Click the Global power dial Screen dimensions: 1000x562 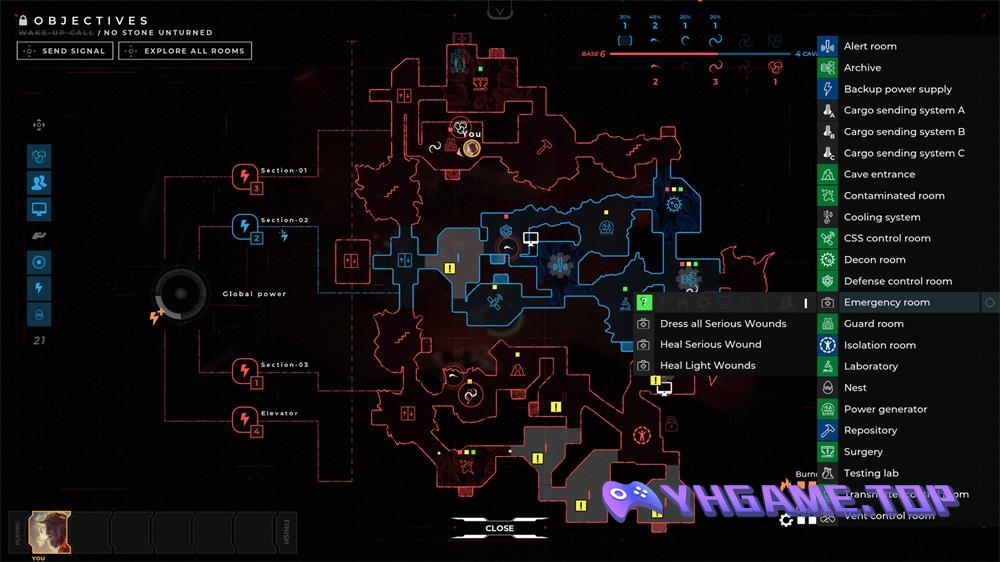(x=183, y=295)
